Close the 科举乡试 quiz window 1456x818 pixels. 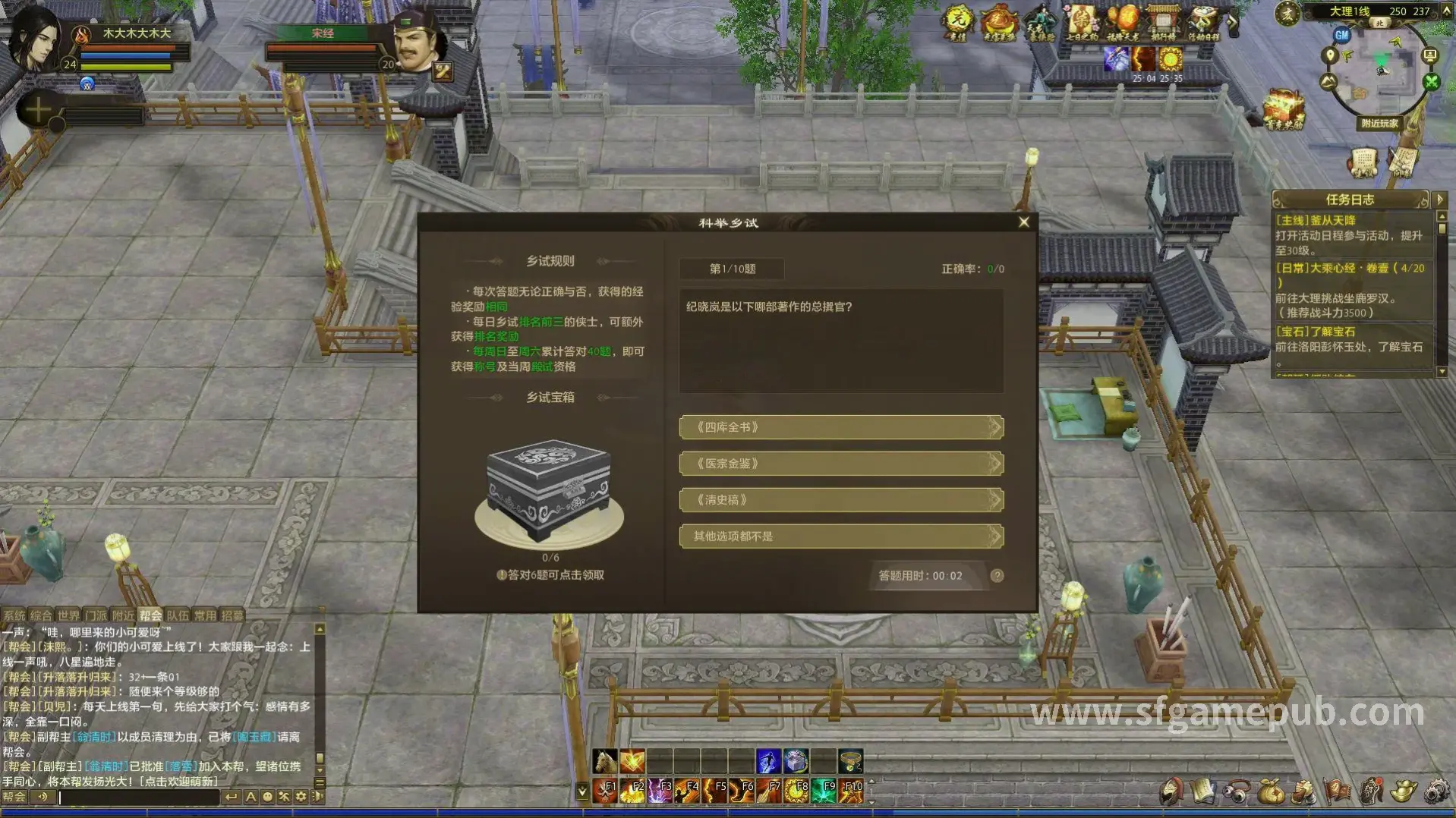tap(1023, 222)
